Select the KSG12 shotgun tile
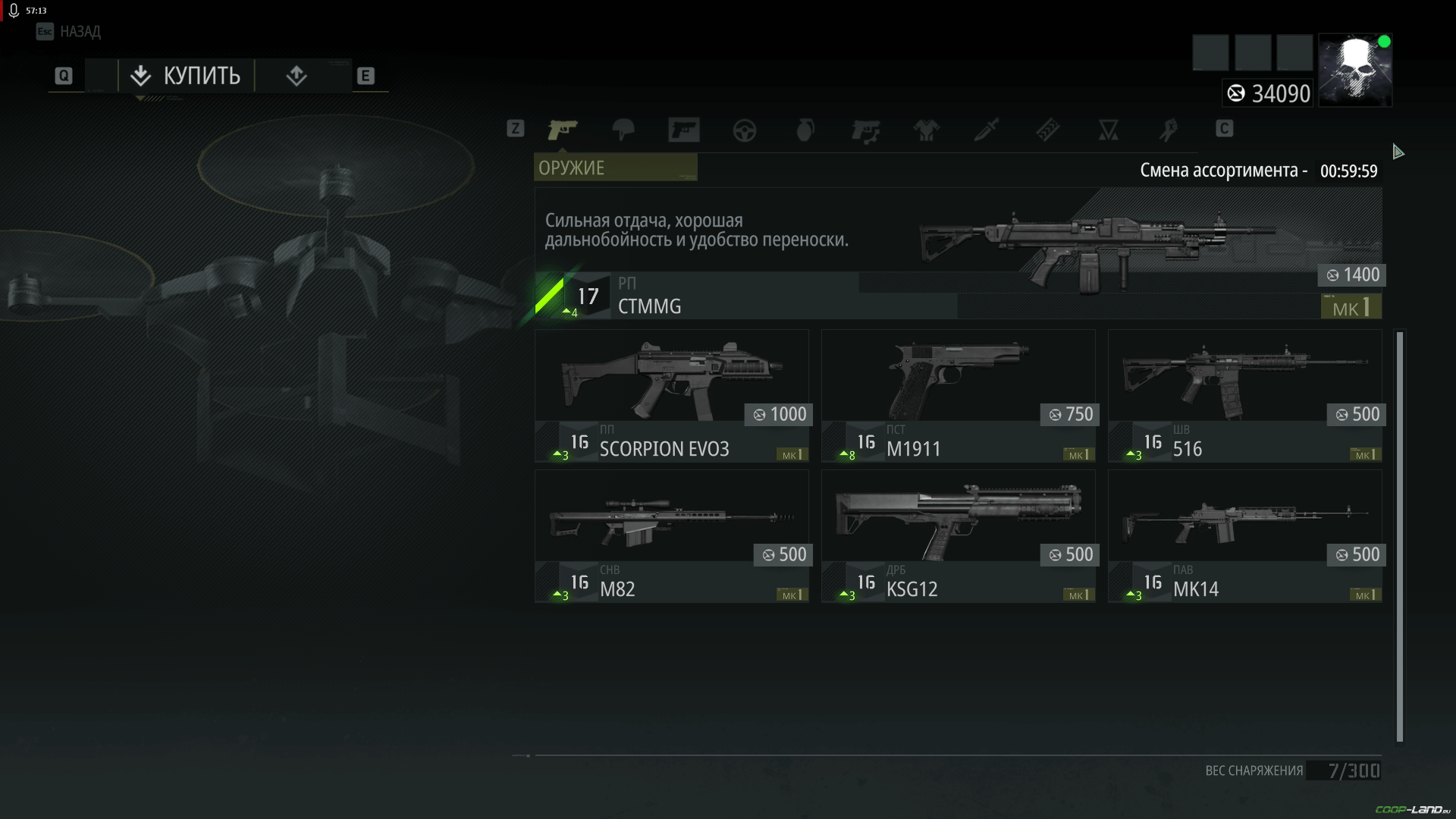This screenshot has width=1456, height=819. [x=958, y=536]
